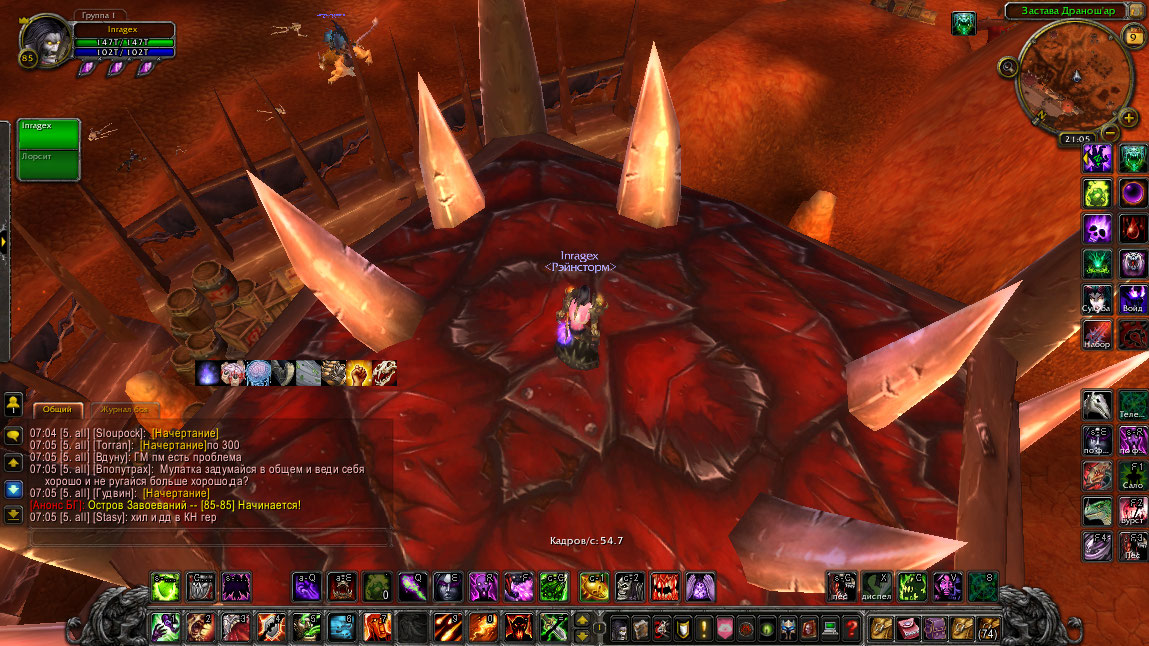Switch to the Общий chat tab
This screenshot has height=646, width=1149.
58,409
